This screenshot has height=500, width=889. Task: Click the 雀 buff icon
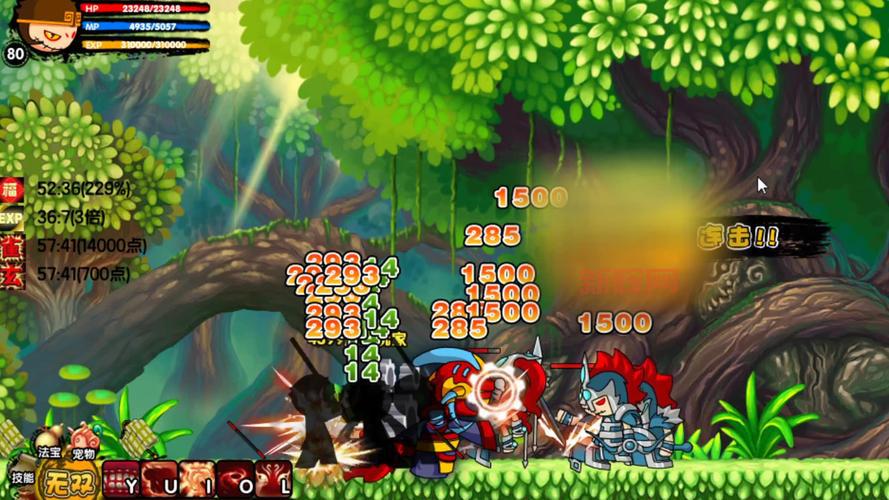(x=12, y=246)
